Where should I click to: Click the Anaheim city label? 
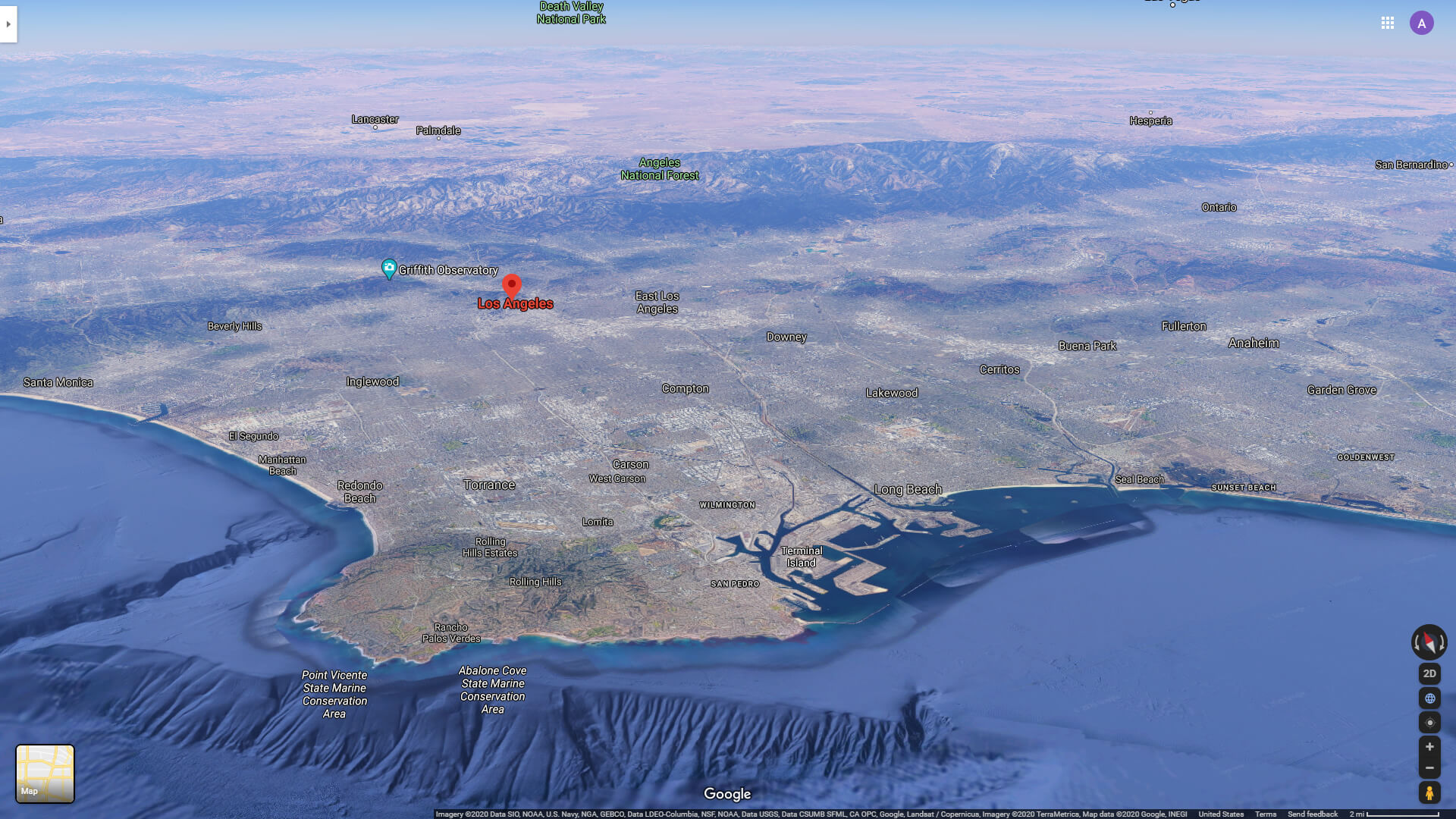1254,343
